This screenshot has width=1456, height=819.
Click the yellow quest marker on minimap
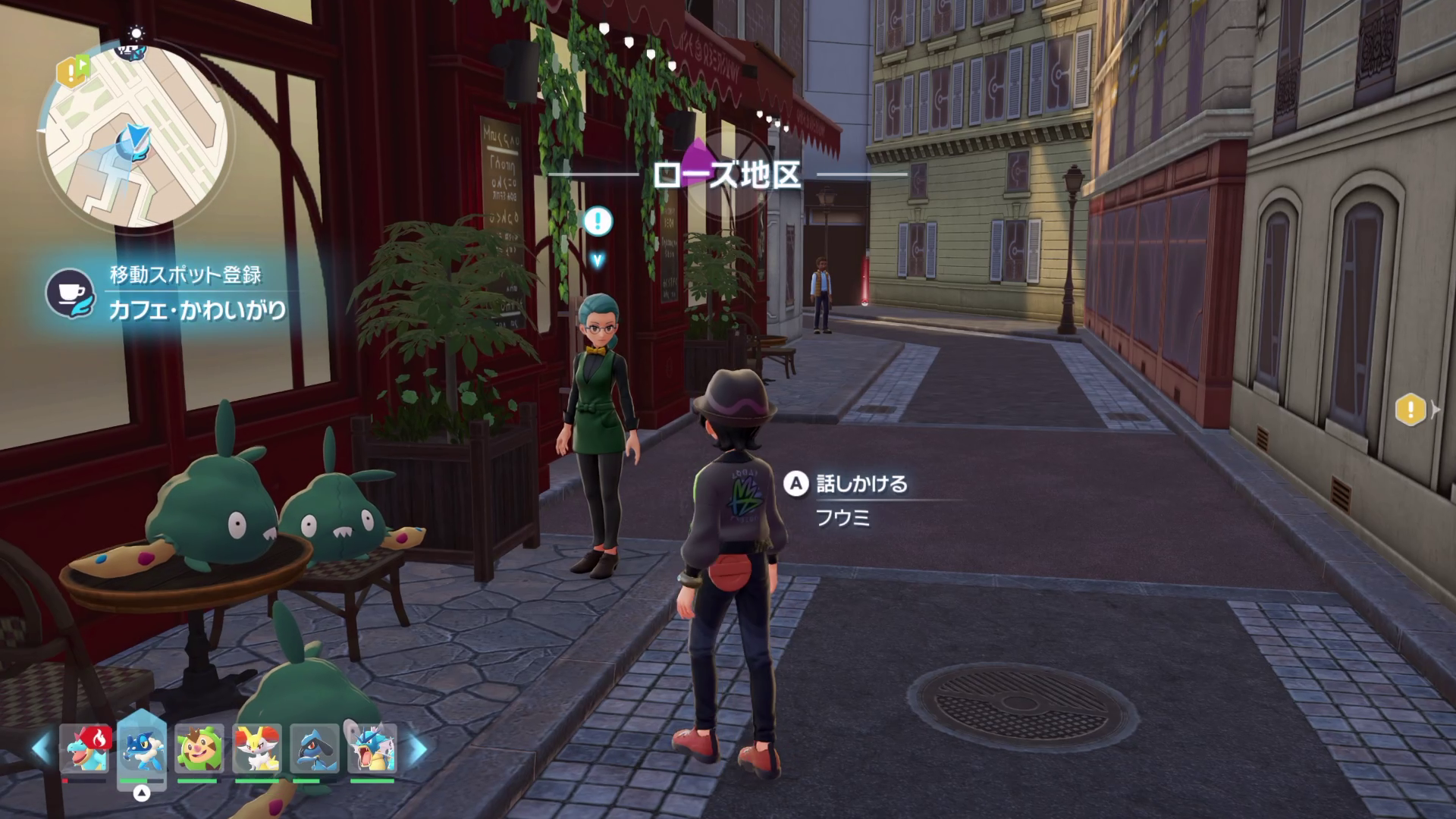click(x=72, y=73)
